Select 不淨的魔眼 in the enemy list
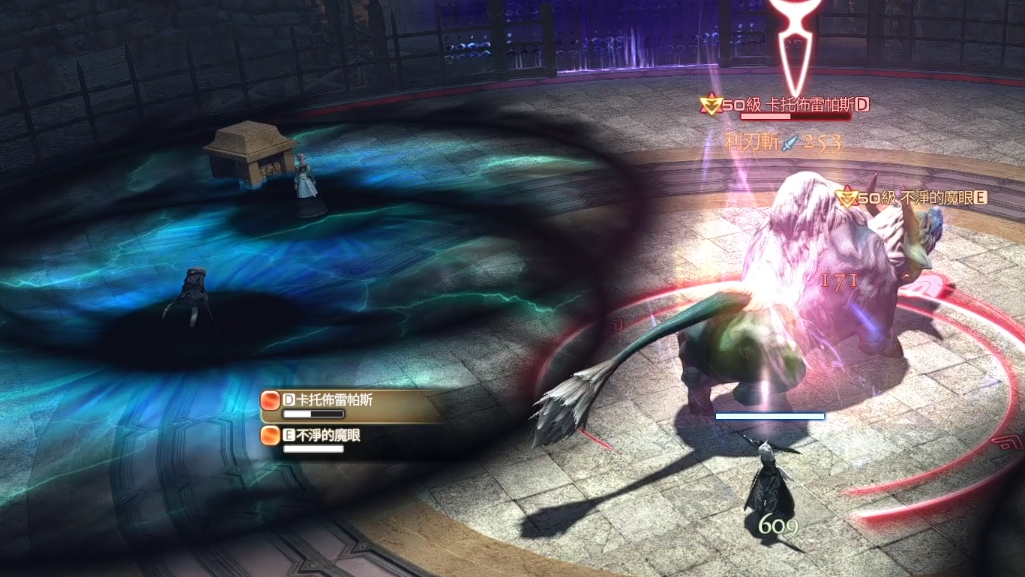 329,435
